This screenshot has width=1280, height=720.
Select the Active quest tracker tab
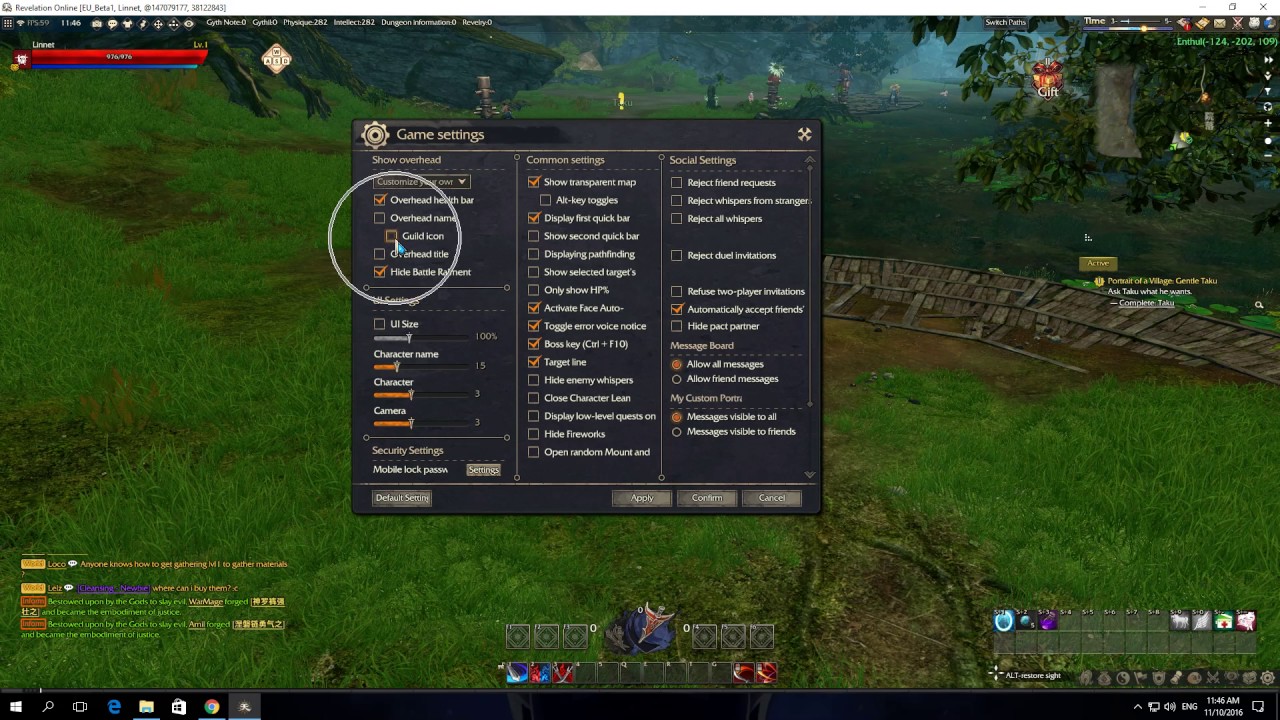point(1098,262)
